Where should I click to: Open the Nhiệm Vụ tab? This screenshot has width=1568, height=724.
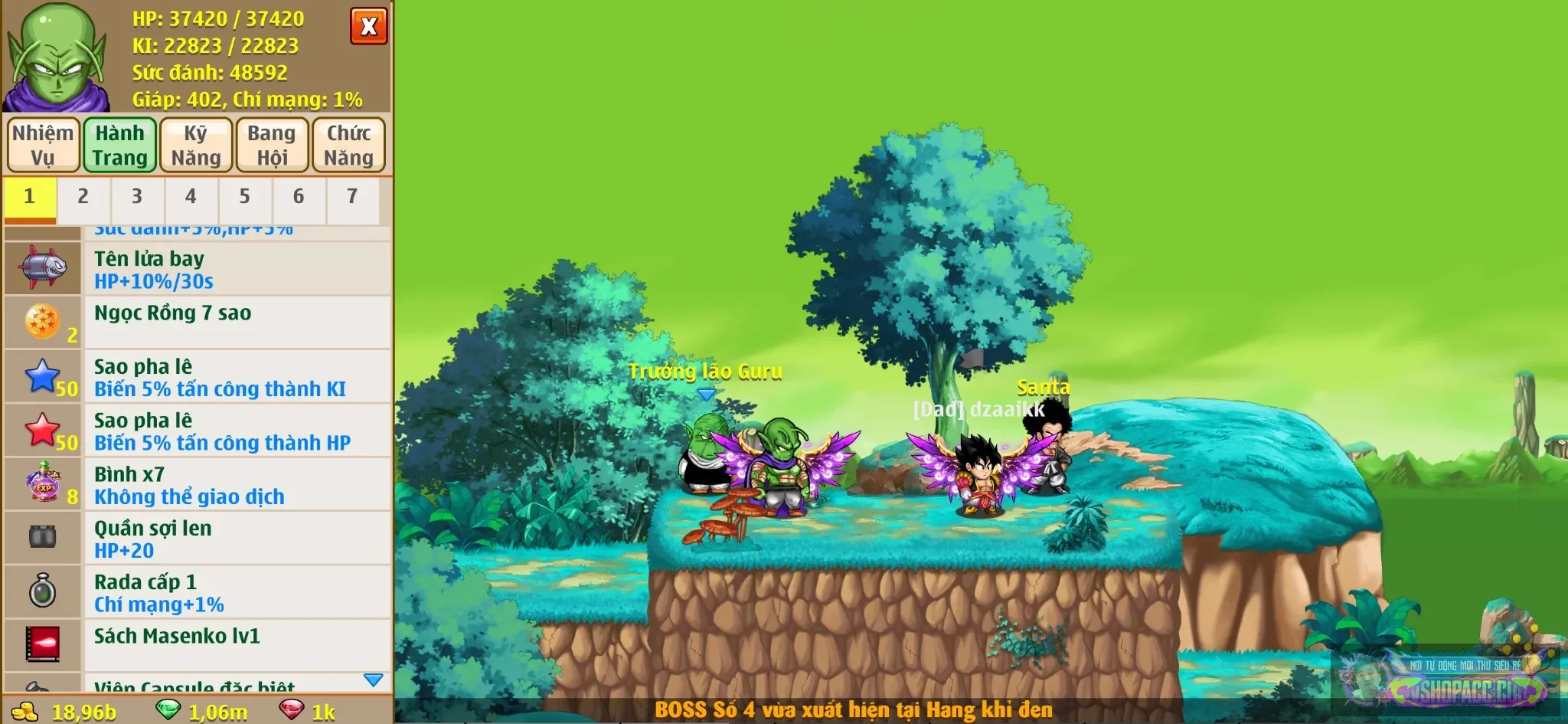coord(43,145)
